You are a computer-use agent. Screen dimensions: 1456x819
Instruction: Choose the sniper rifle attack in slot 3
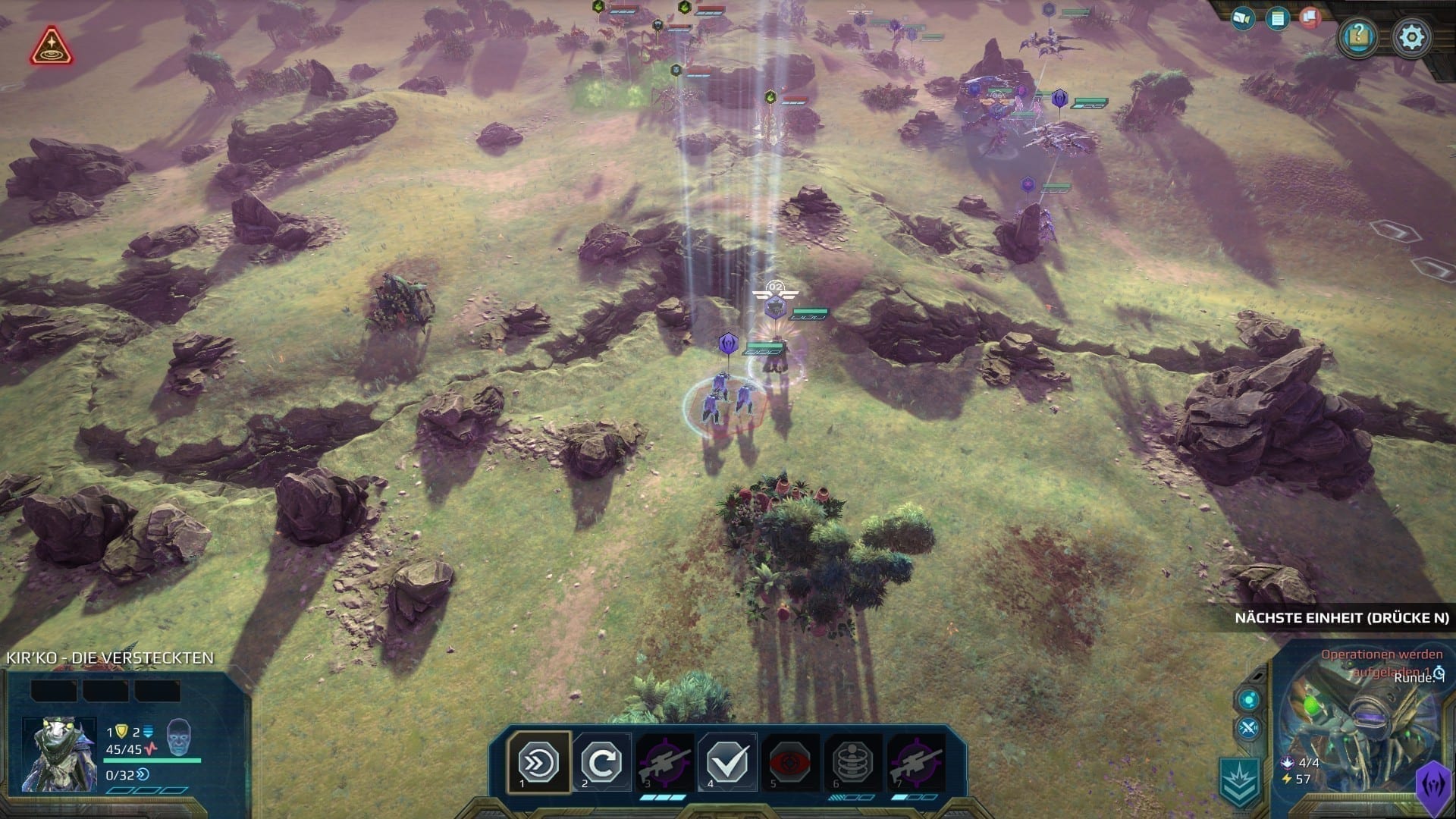click(x=665, y=761)
